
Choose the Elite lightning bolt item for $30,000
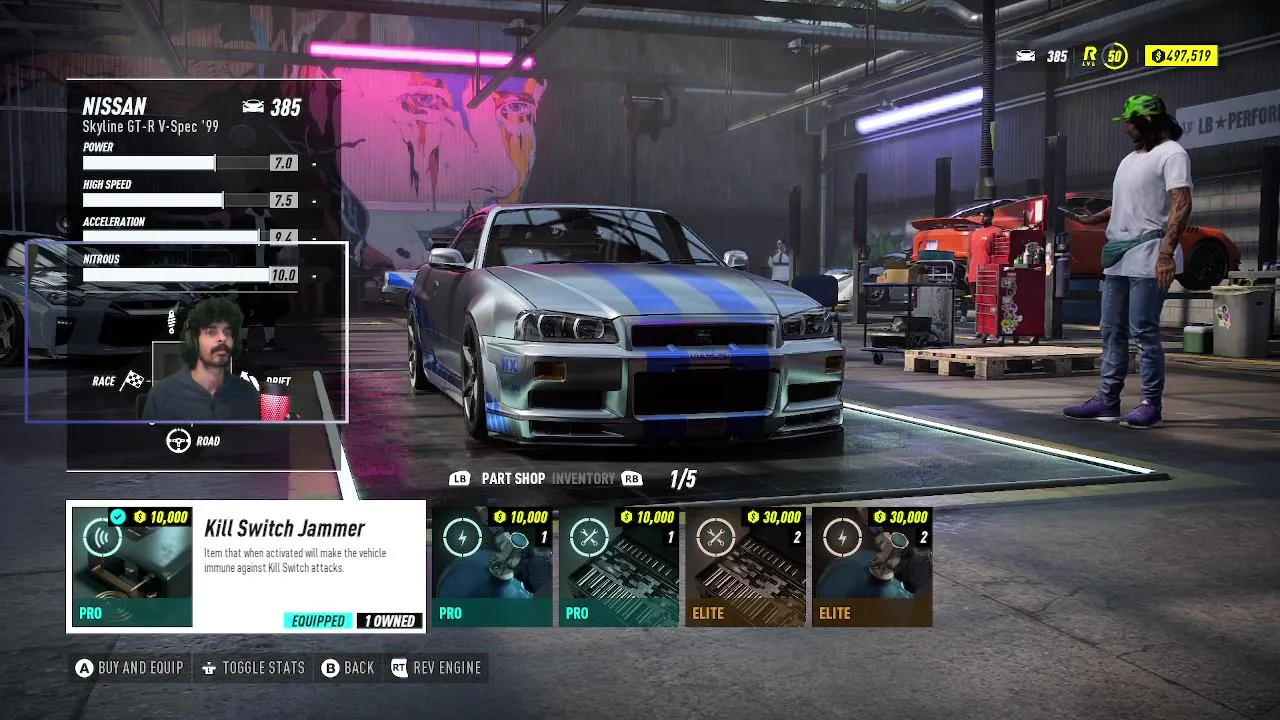tap(872, 567)
